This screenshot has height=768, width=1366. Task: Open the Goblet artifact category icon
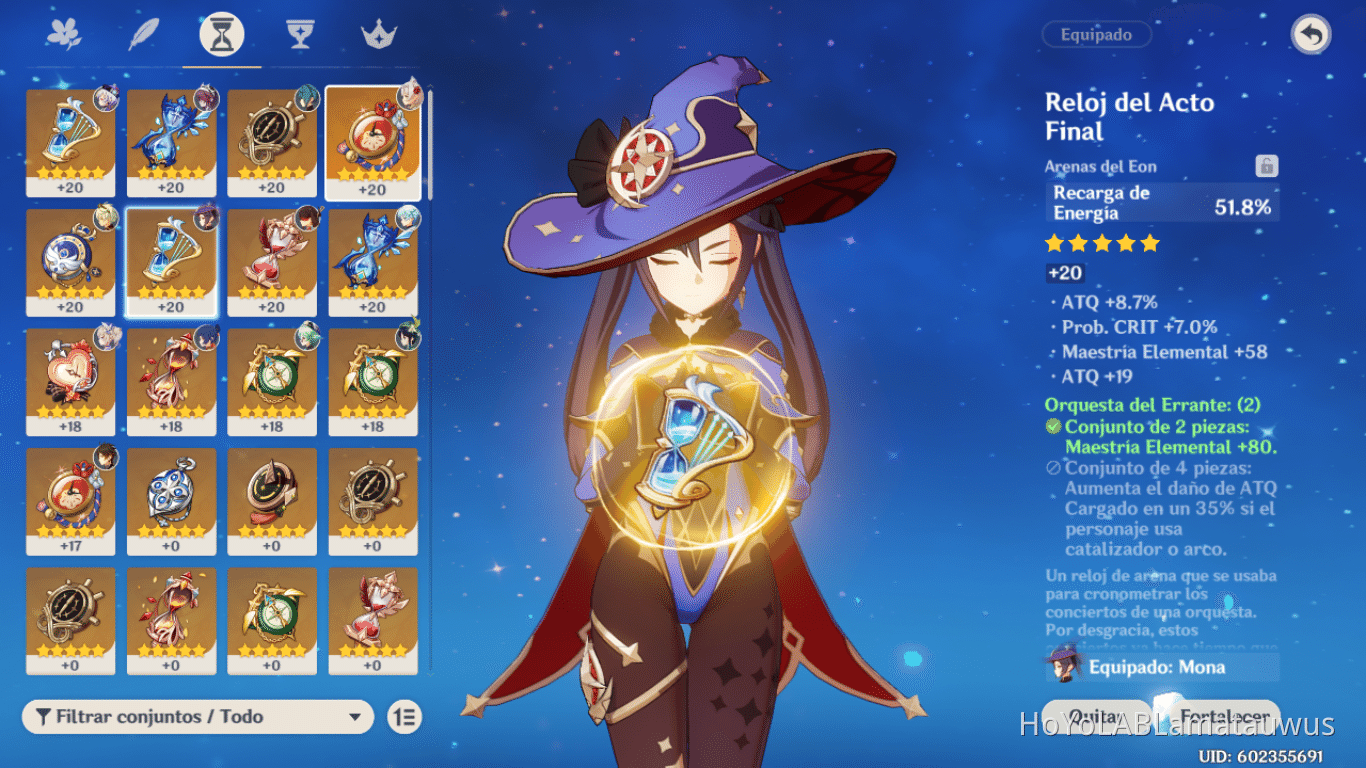point(300,33)
